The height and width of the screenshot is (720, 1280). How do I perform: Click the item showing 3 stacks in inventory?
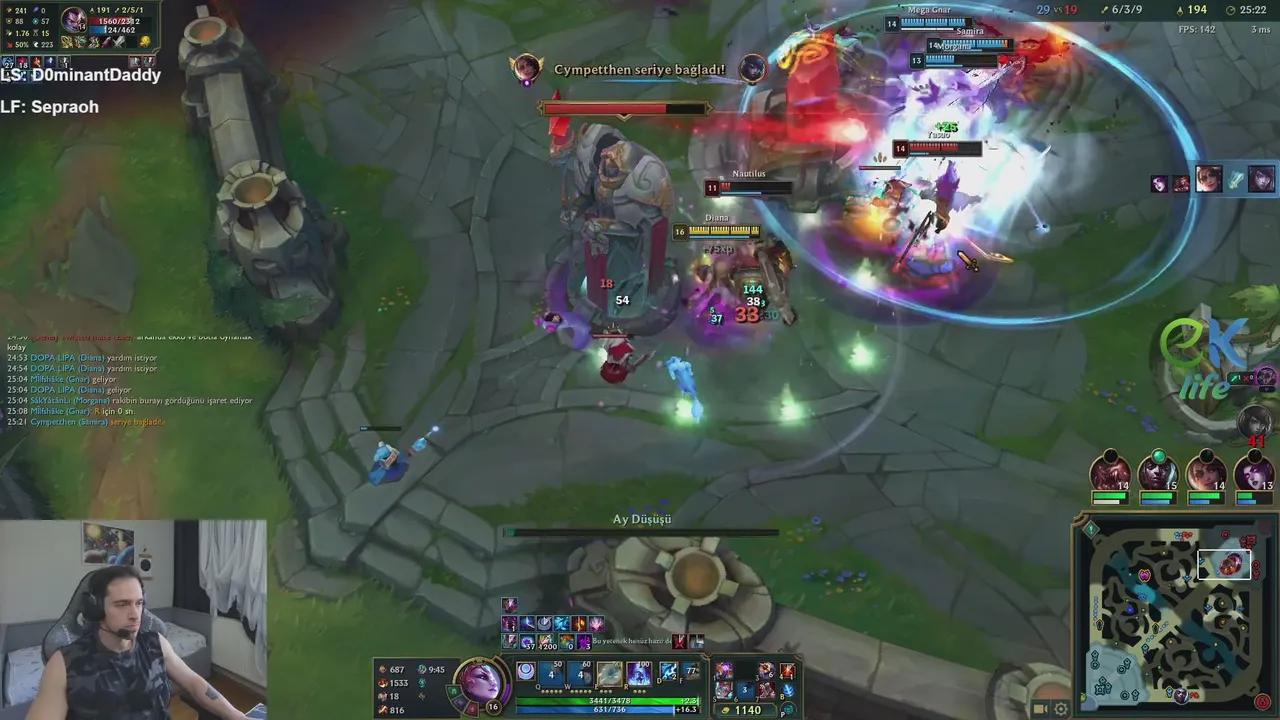(744, 690)
